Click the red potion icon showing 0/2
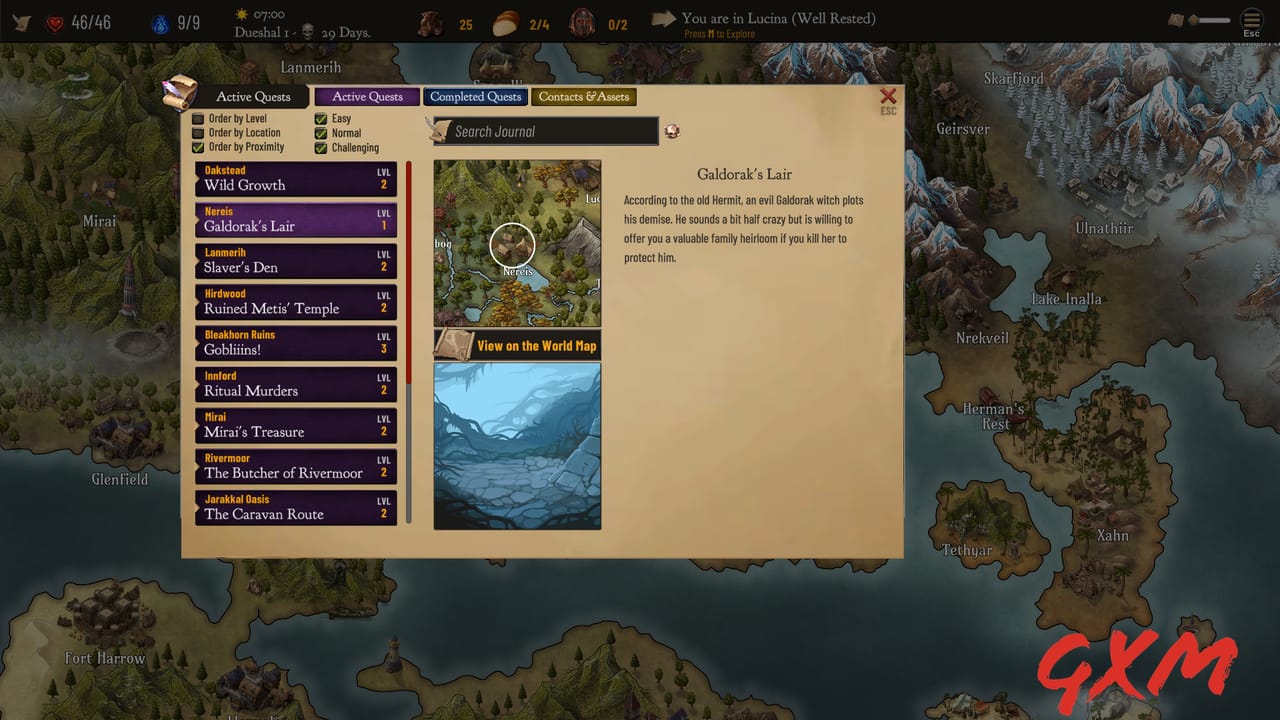 click(580, 23)
